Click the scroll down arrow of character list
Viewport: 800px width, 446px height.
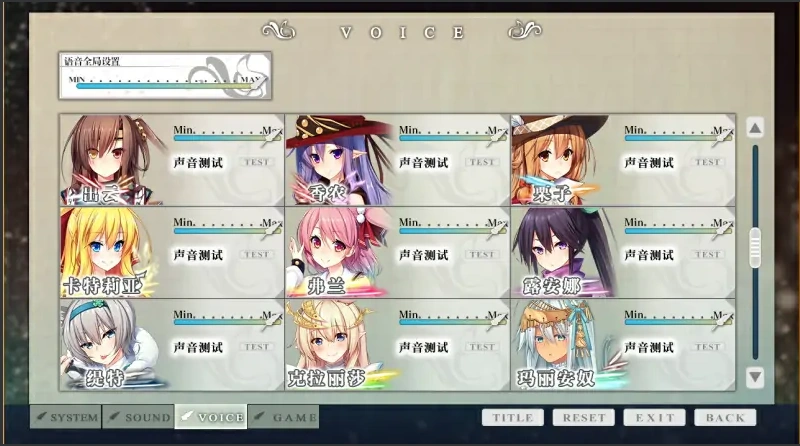pyautogui.click(x=755, y=377)
